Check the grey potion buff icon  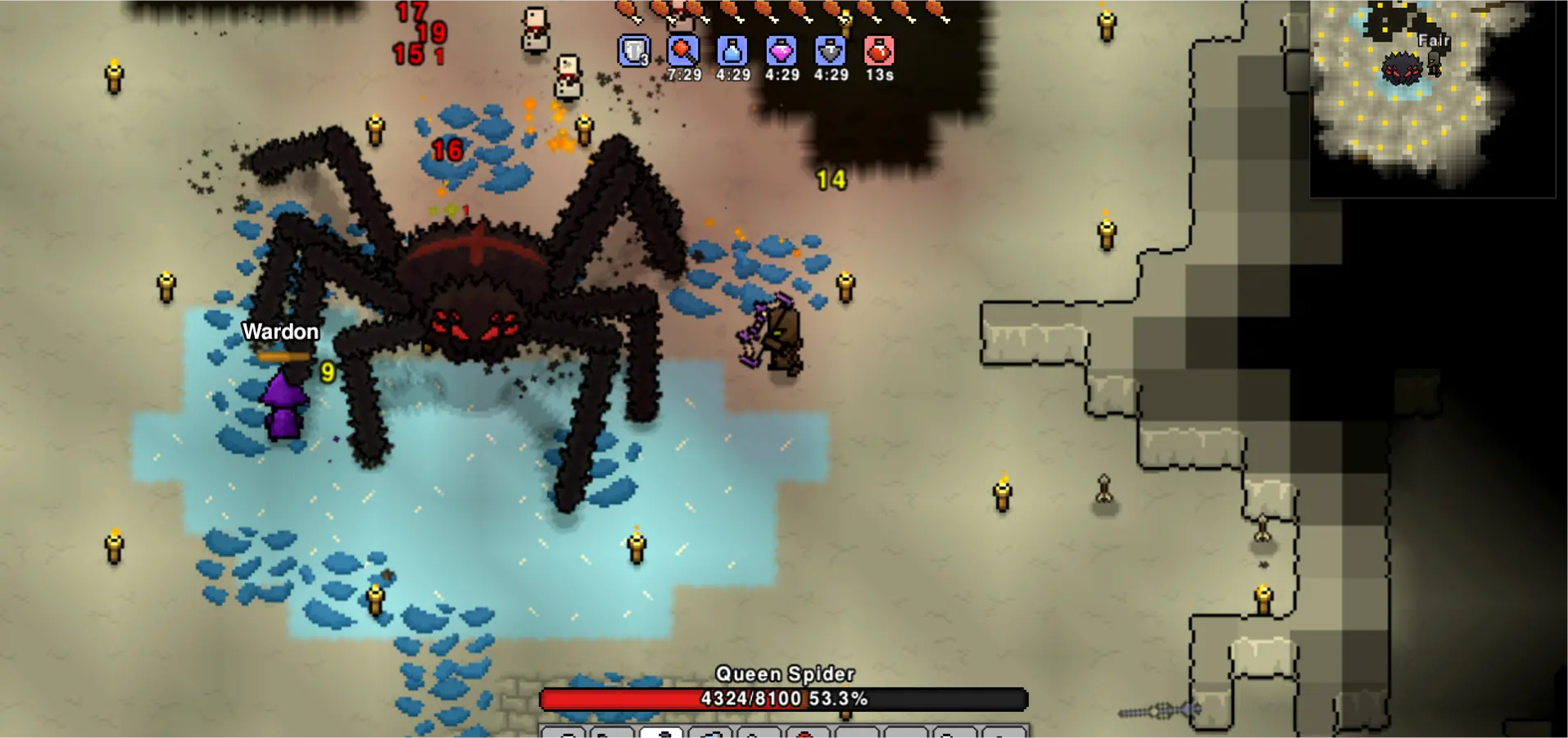[x=831, y=51]
